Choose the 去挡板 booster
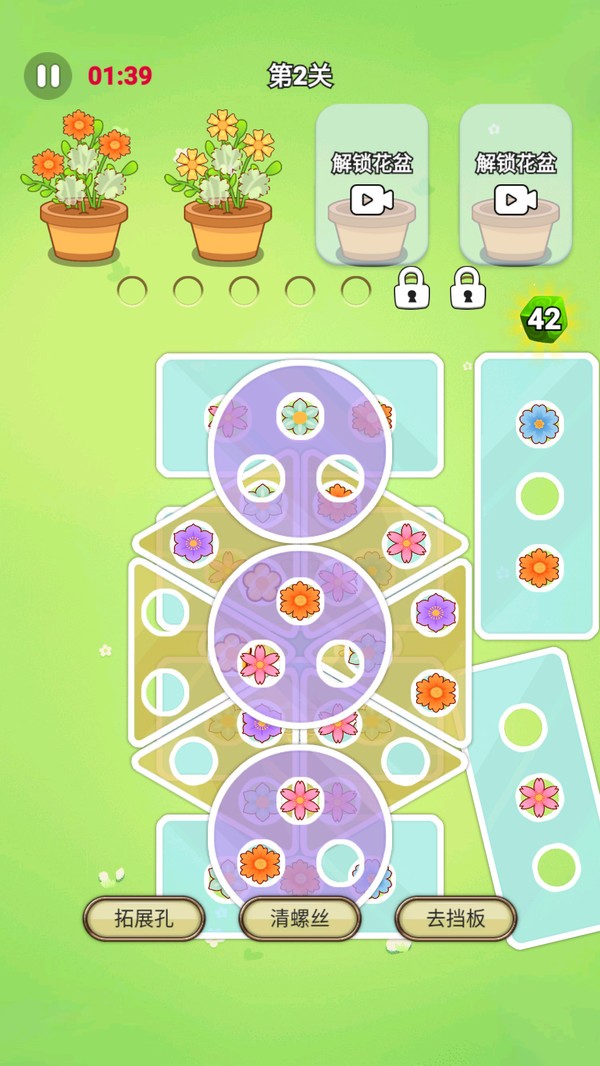600x1066 pixels. pyautogui.click(x=456, y=918)
